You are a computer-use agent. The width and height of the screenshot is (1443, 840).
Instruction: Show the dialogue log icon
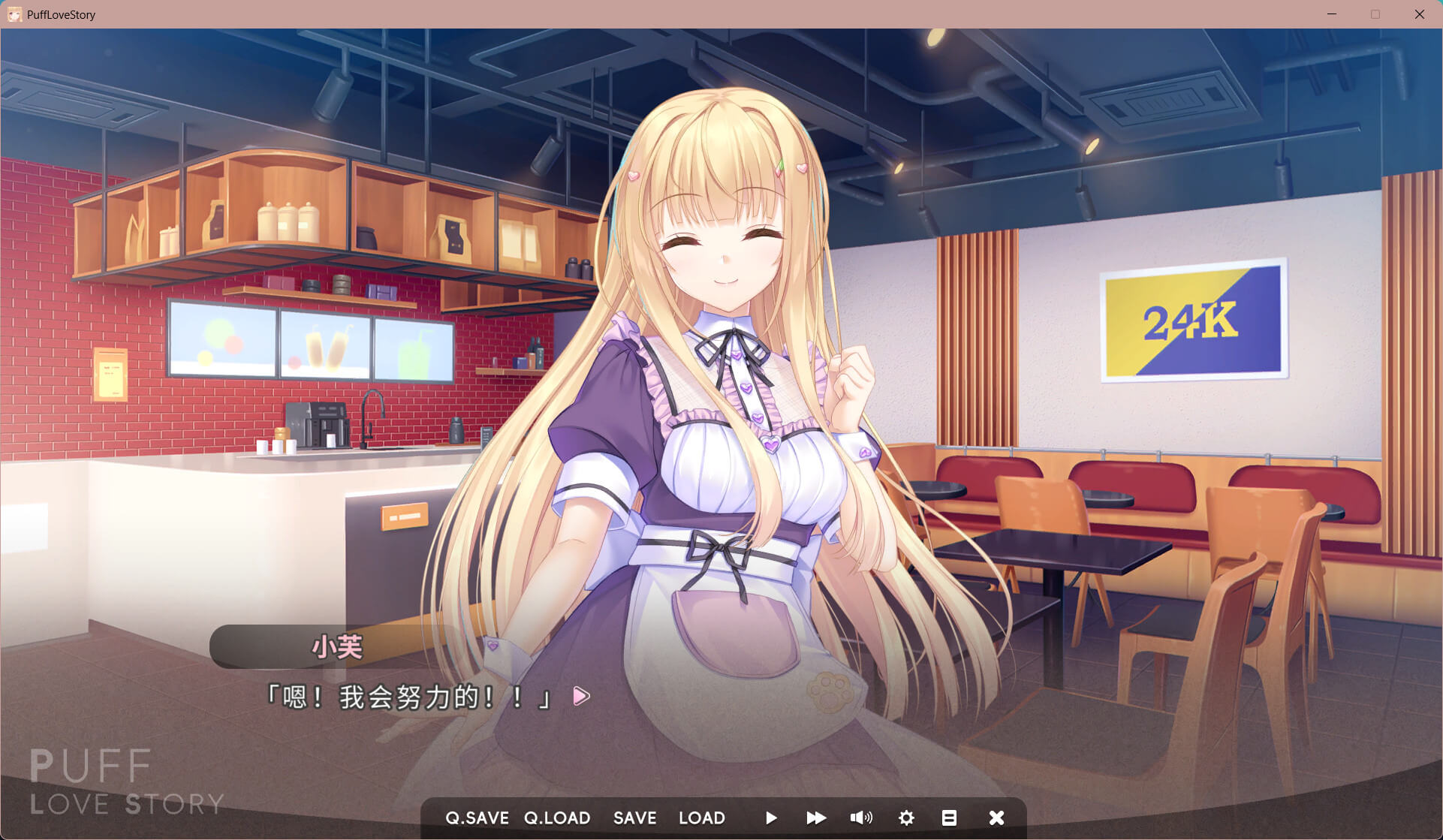click(949, 817)
